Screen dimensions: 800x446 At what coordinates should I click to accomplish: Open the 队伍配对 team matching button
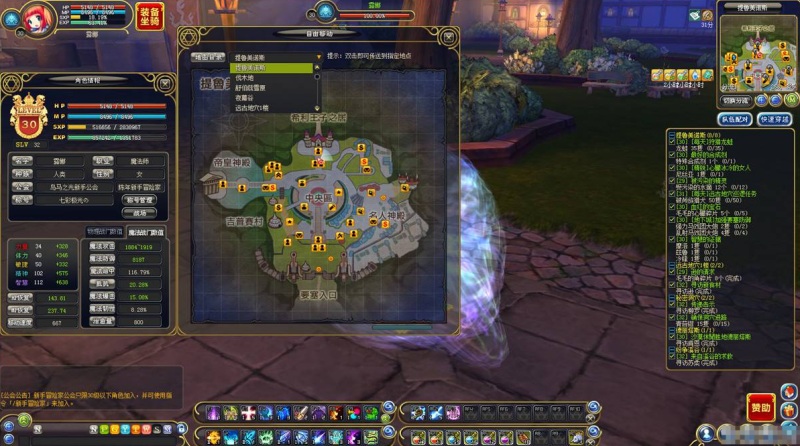click(734, 119)
